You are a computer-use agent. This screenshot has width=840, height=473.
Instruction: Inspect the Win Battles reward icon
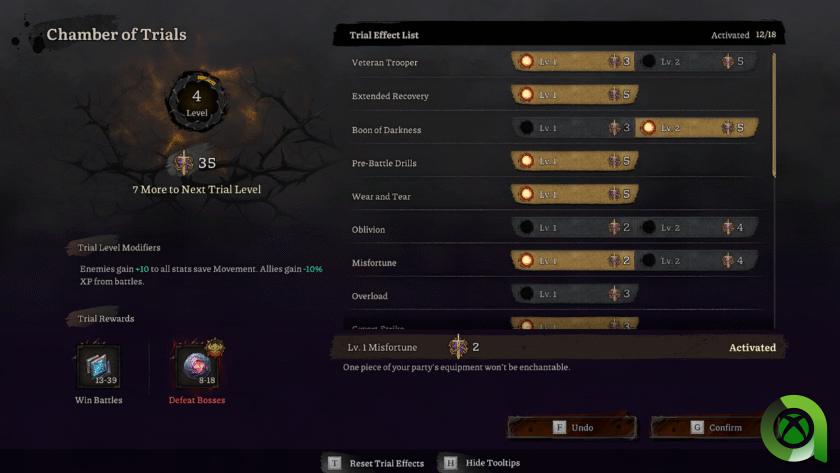(99, 367)
